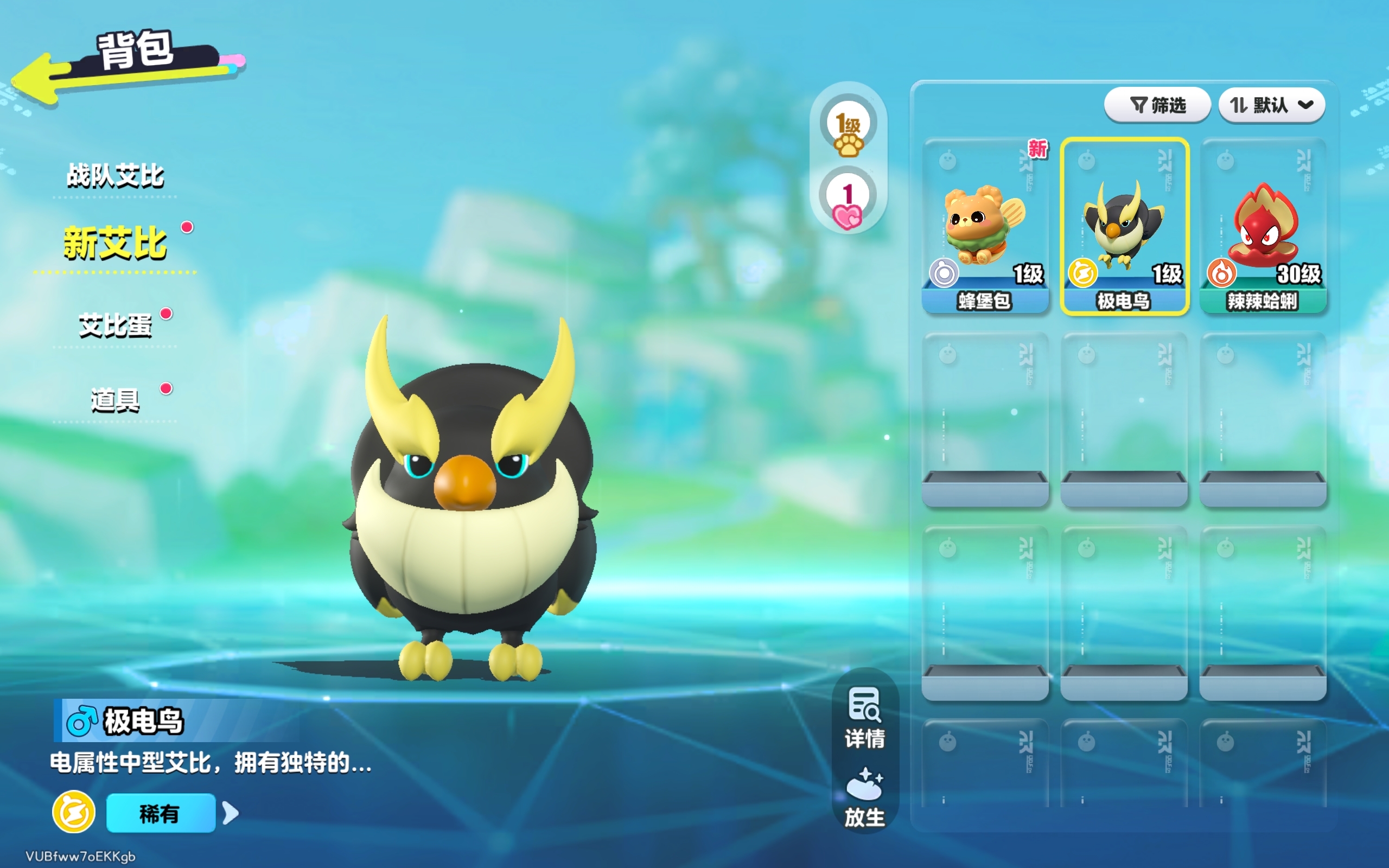Open the 艾比蛋 tab
Screen dimensions: 1389x868
tap(115, 325)
